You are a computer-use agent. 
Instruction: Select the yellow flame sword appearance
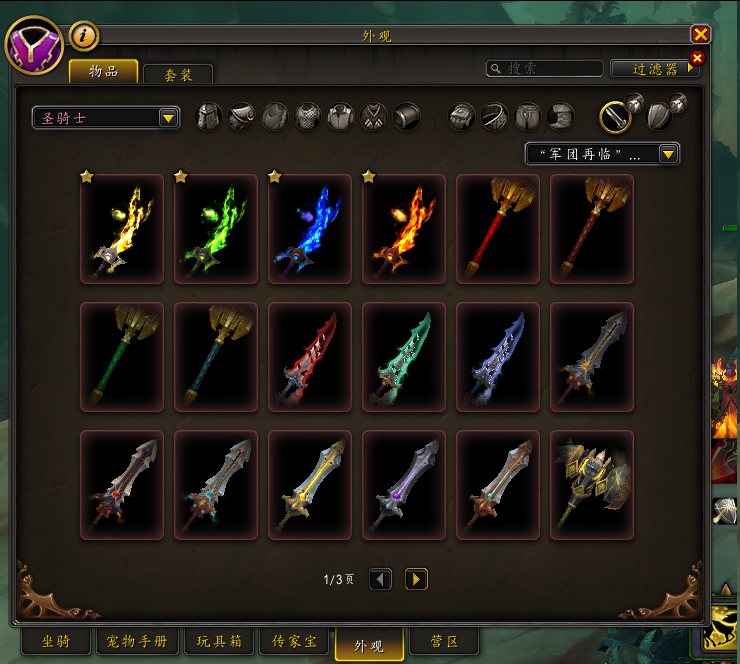click(x=121, y=229)
